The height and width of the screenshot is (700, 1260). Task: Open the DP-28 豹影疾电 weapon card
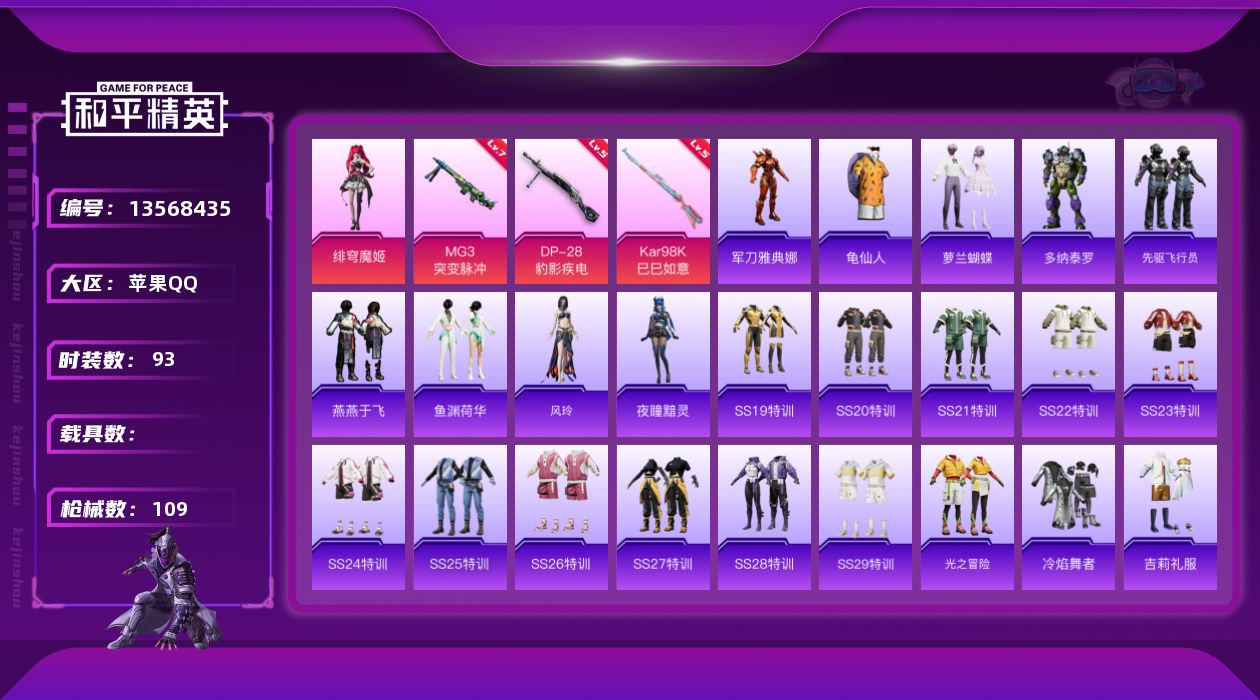click(x=561, y=210)
